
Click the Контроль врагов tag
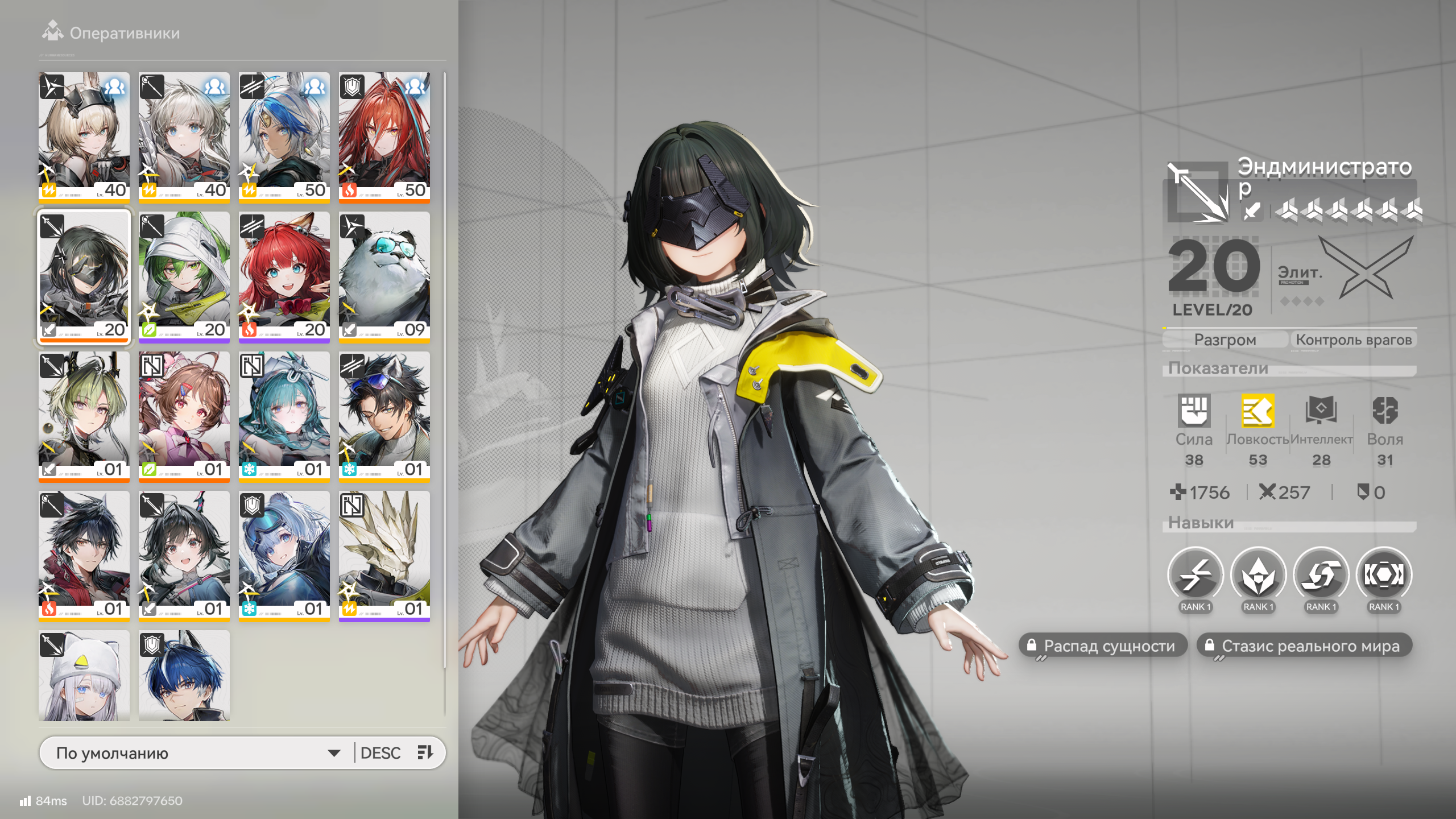click(1353, 340)
